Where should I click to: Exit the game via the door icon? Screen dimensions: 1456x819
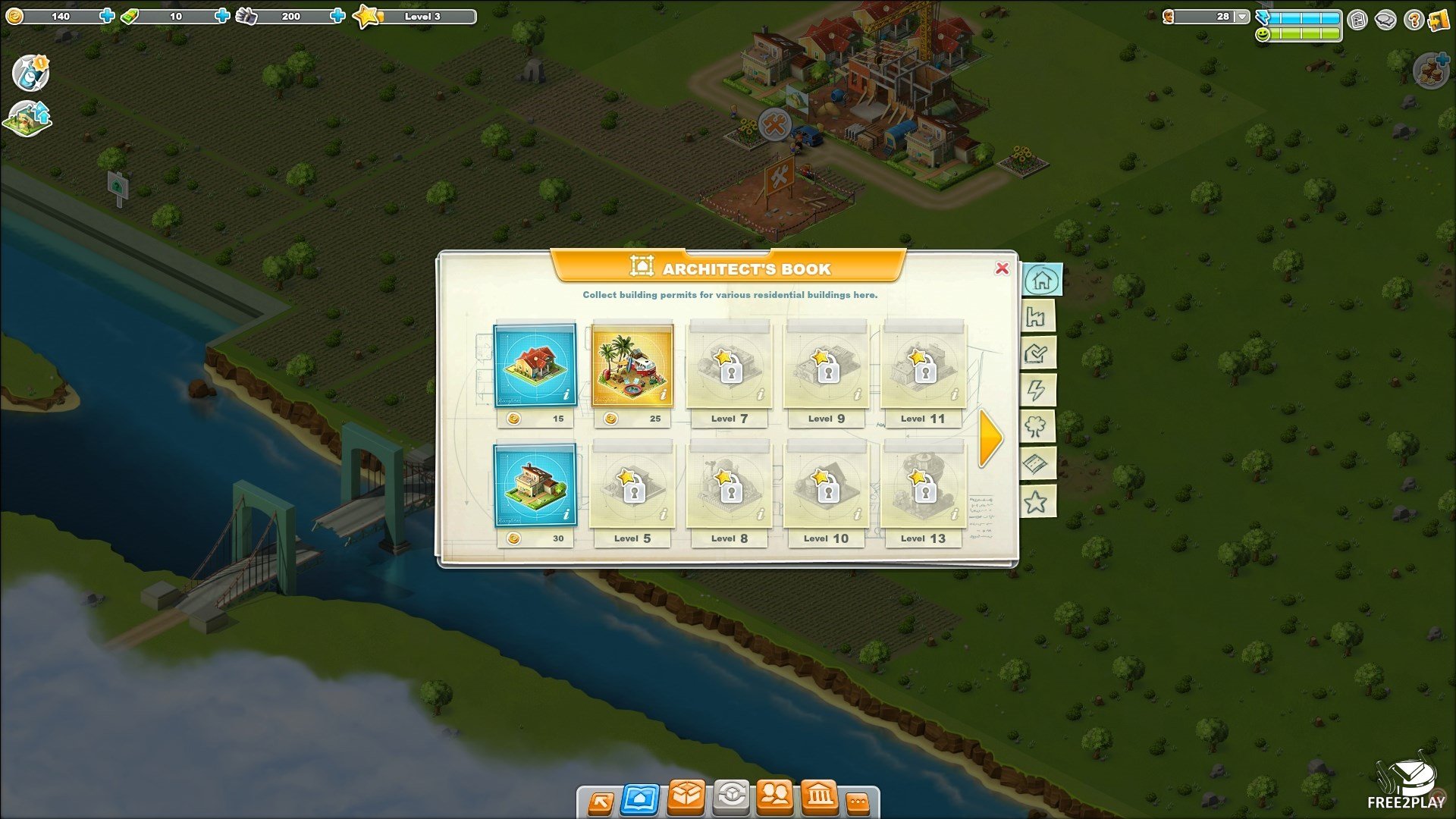(1439, 20)
